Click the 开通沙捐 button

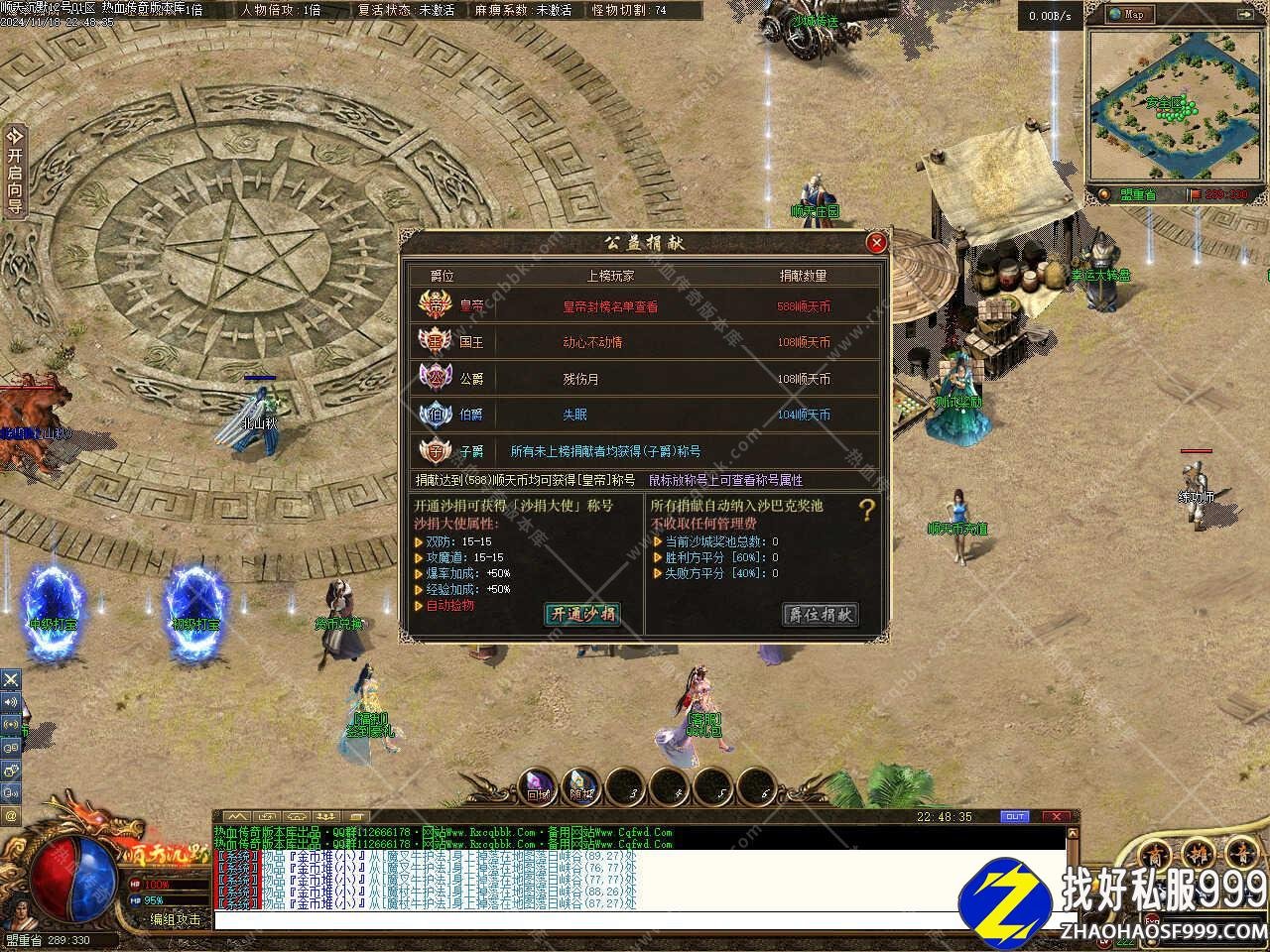click(x=582, y=614)
